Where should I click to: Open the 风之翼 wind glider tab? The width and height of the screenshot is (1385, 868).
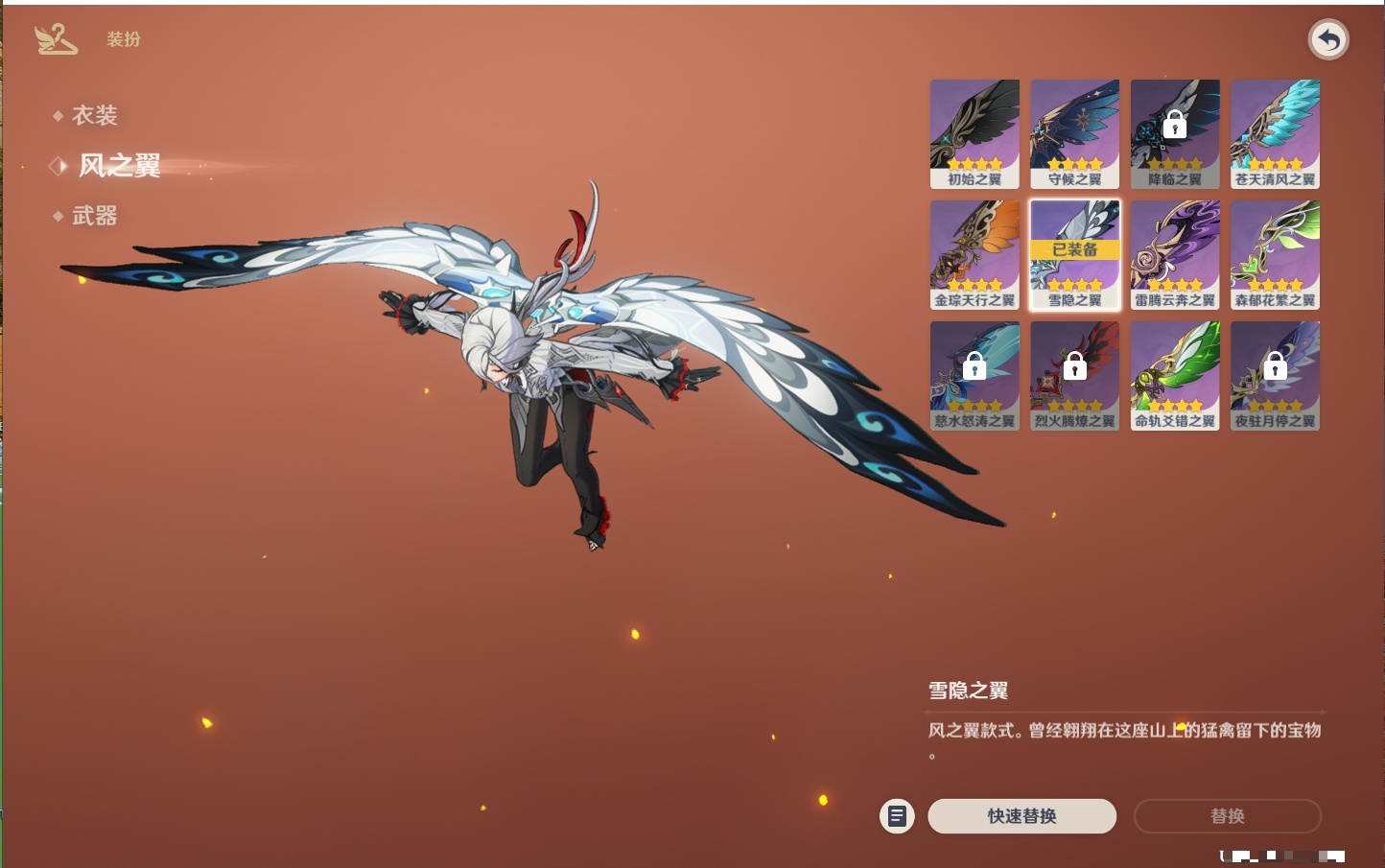pos(119,166)
